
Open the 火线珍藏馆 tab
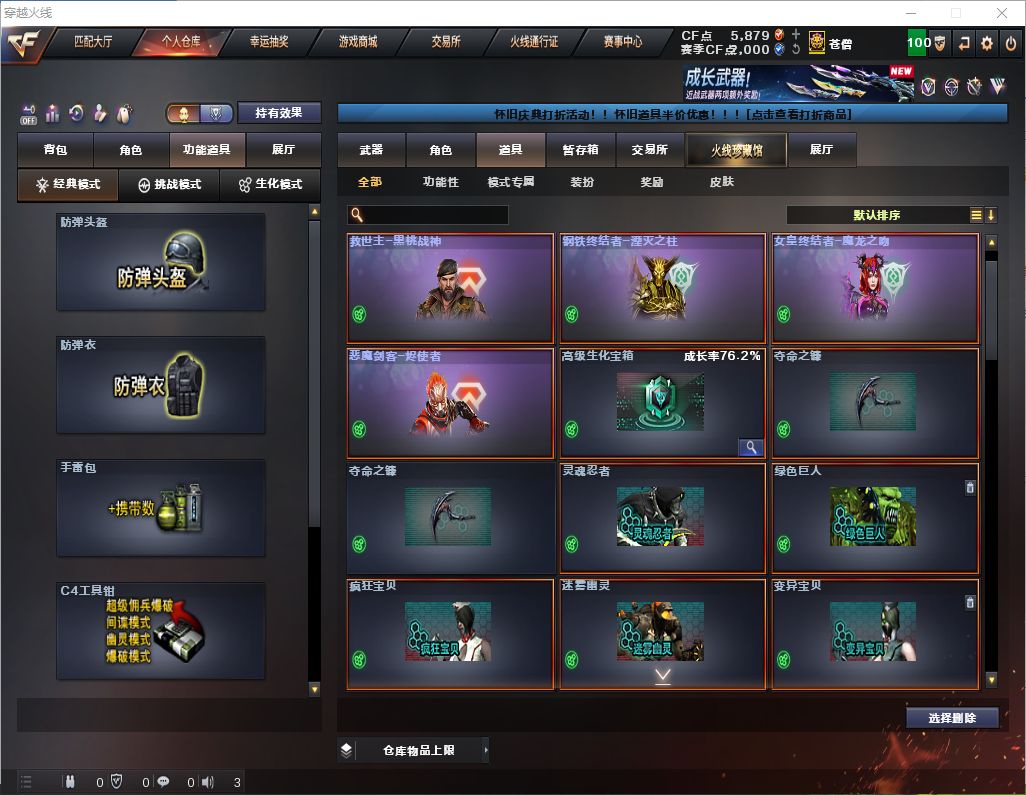tap(736, 150)
